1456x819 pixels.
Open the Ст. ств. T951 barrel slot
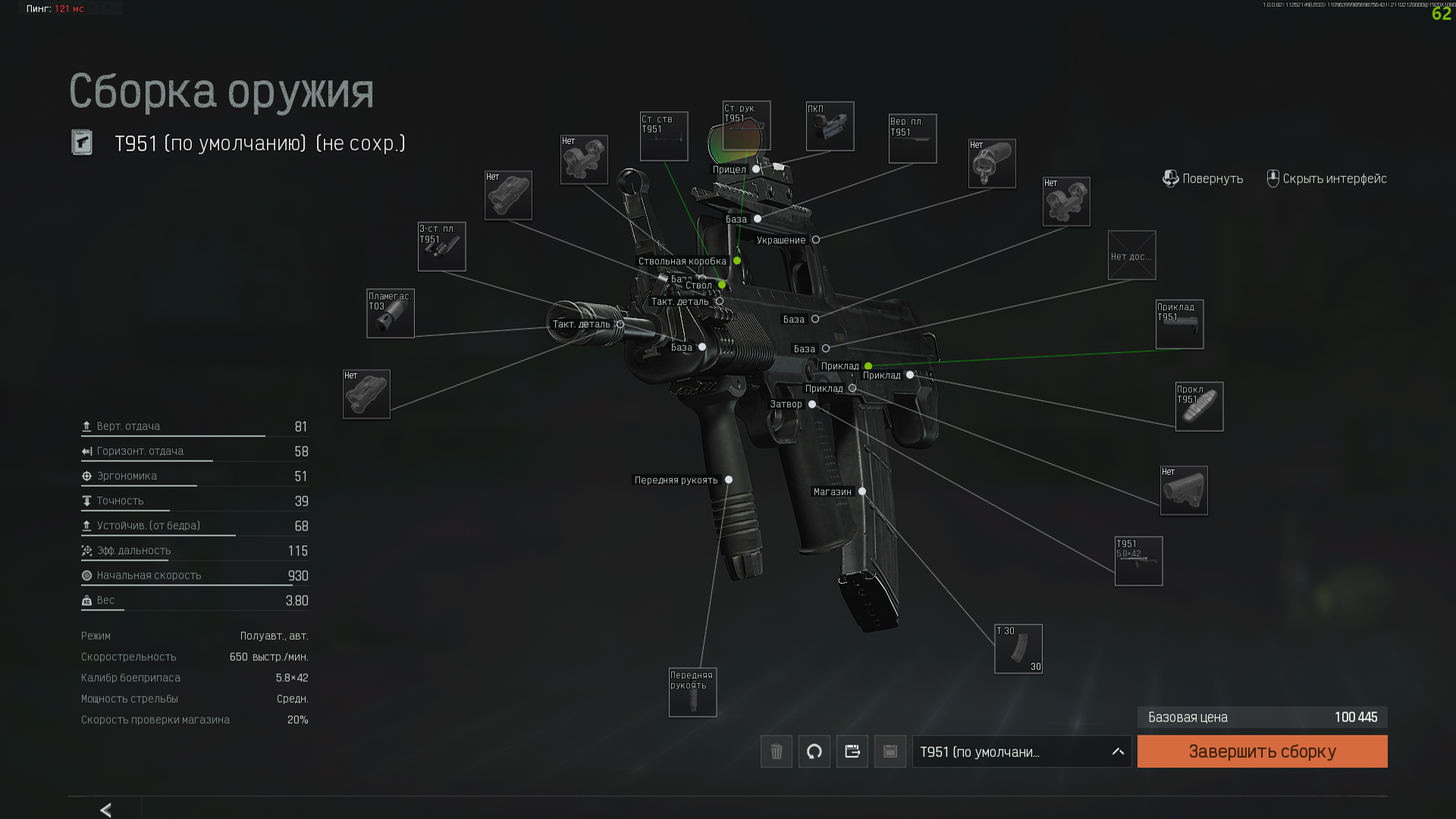click(664, 136)
